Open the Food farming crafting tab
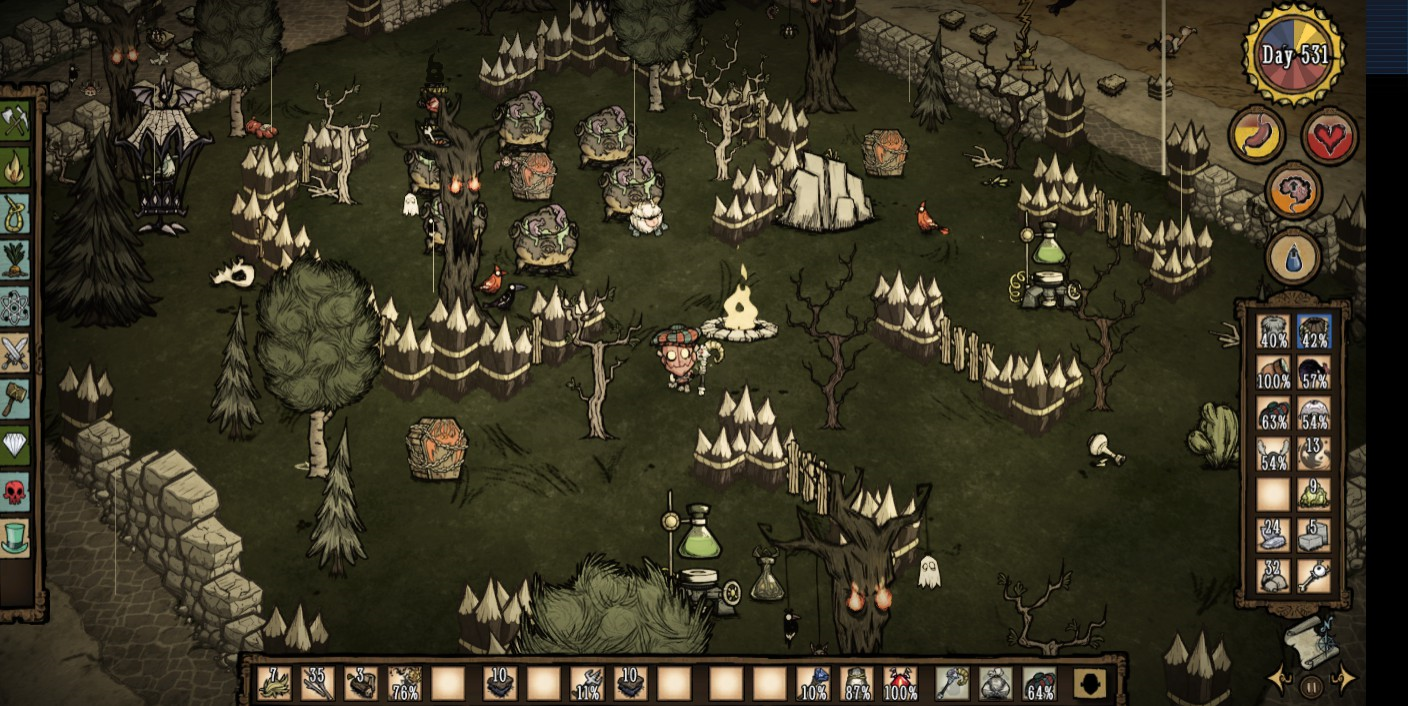This screenshot has height=706, width=1408. pyautogui.click(x=15, y=260)
